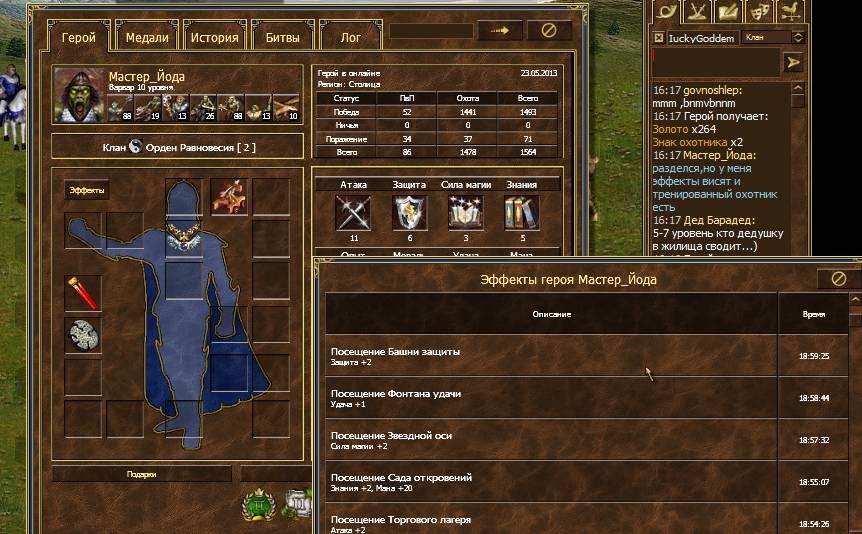Click the Клан Орден Равновесия bar
The image size is (862, 534).
176,148
